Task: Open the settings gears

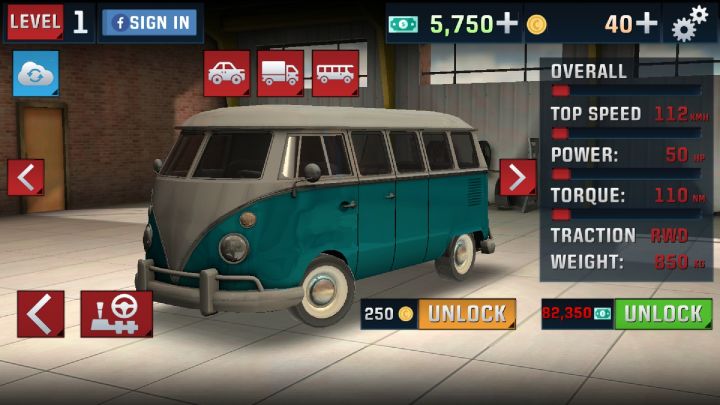Action: 690,24
